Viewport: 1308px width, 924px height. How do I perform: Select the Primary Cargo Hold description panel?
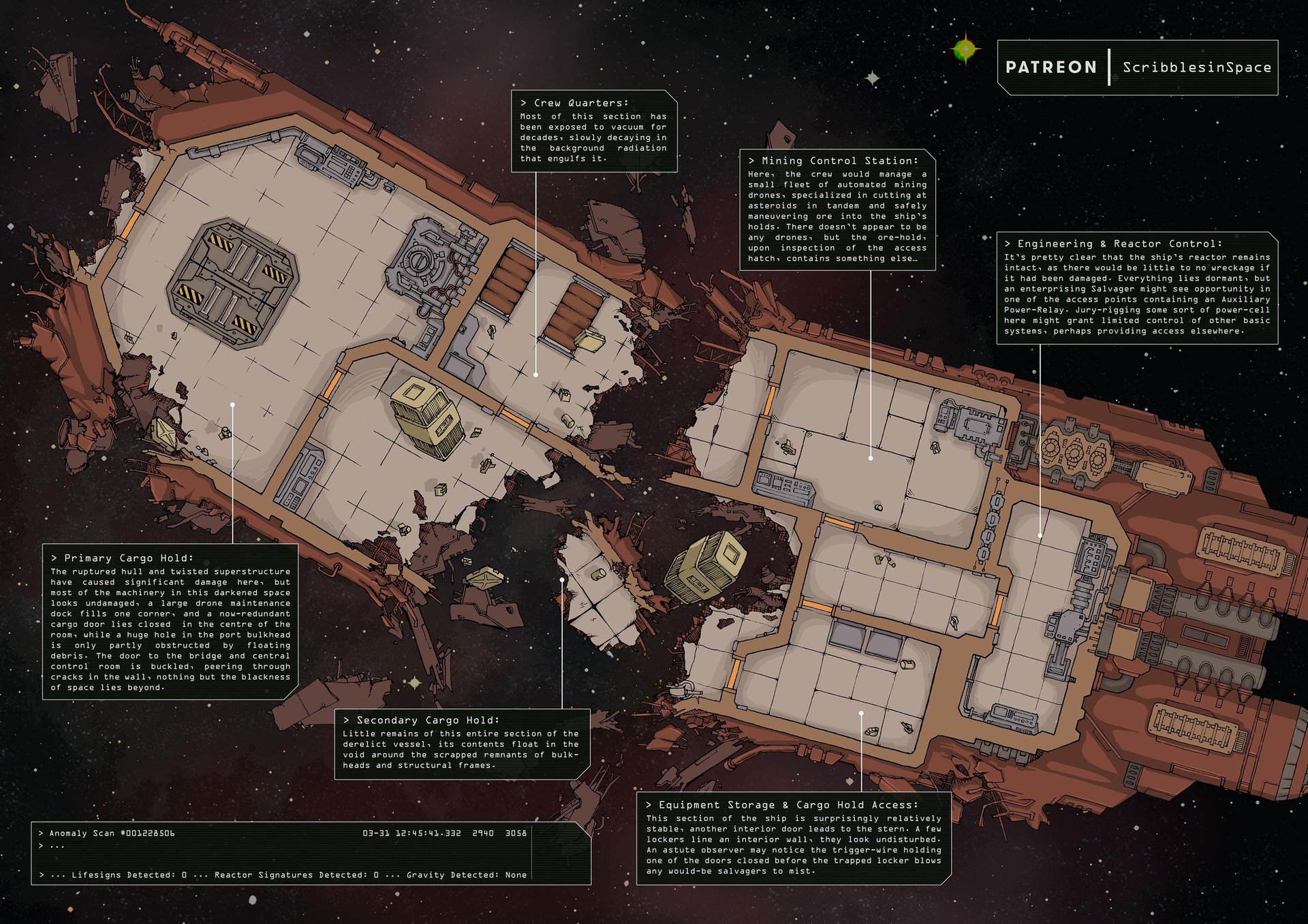170,622
